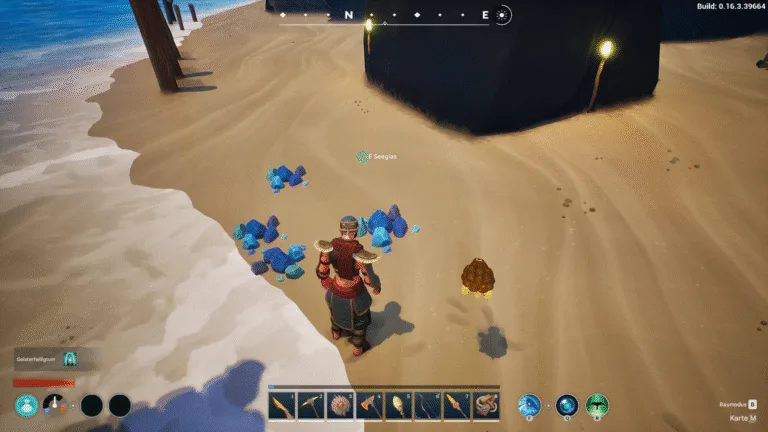Select the coiled rope item in slot 8

486,405
